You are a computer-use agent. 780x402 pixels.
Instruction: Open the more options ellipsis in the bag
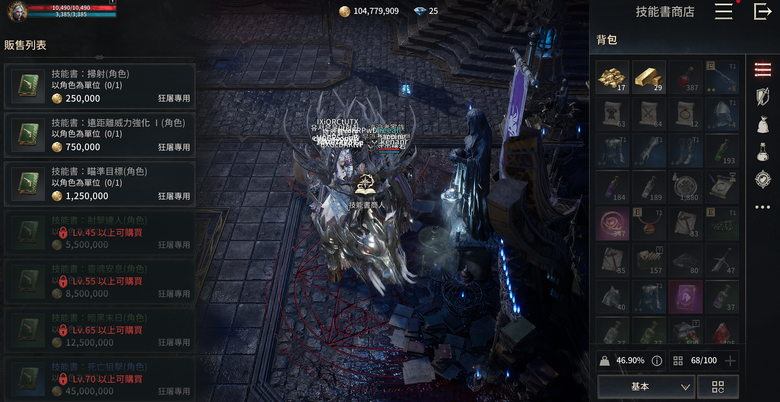[763, 207]
